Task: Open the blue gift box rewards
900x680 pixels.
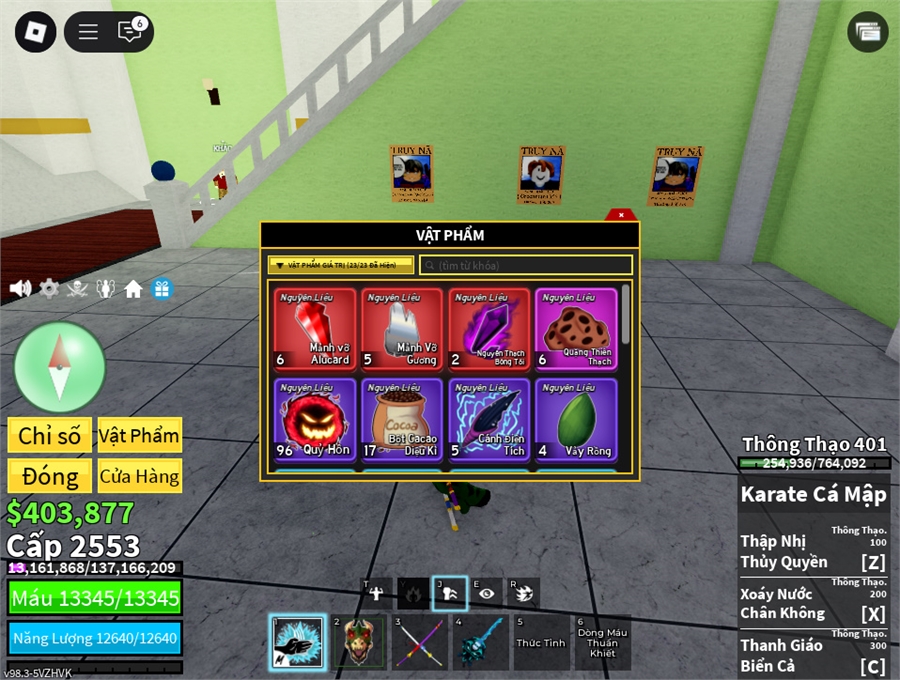Action: 162,289
